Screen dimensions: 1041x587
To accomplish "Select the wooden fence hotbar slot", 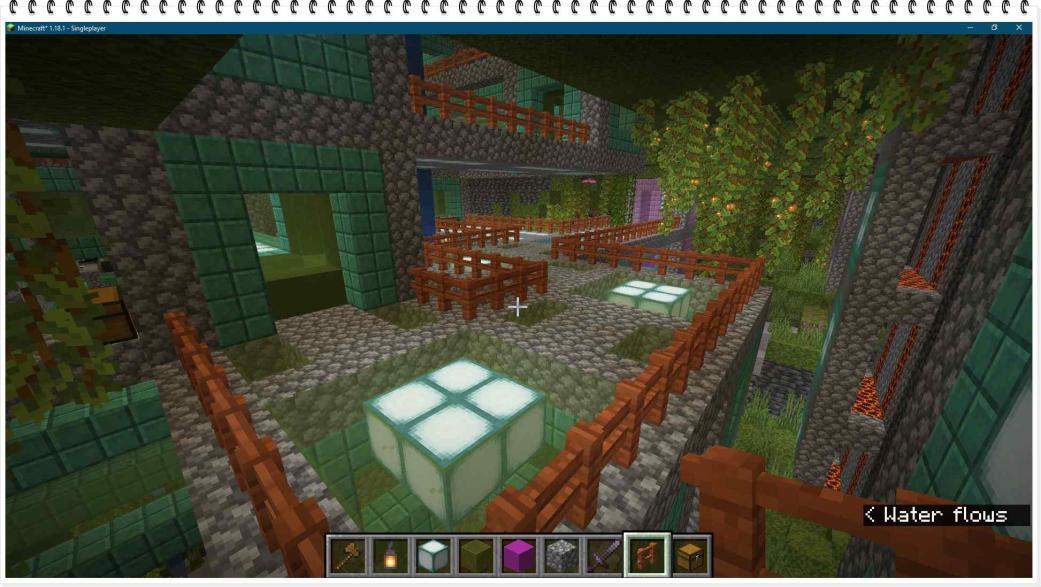I will coord(646,555).
